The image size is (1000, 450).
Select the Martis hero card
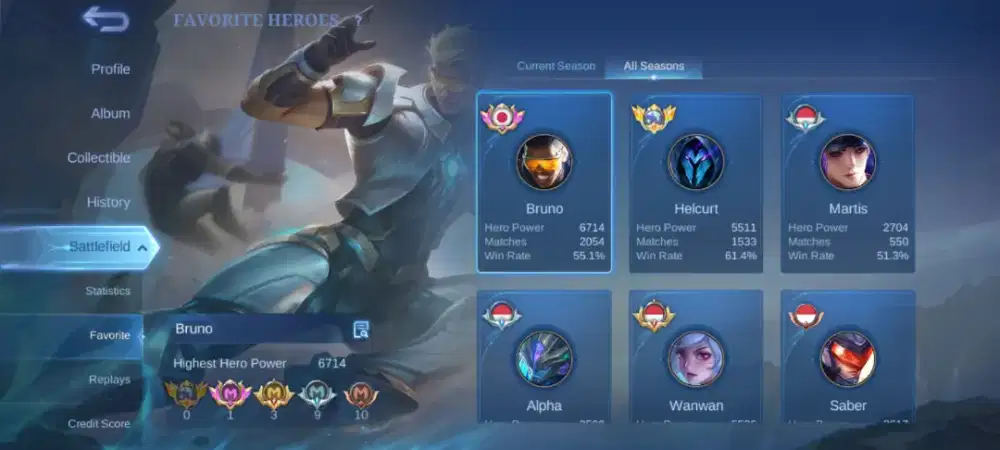(x=848, y=182)
